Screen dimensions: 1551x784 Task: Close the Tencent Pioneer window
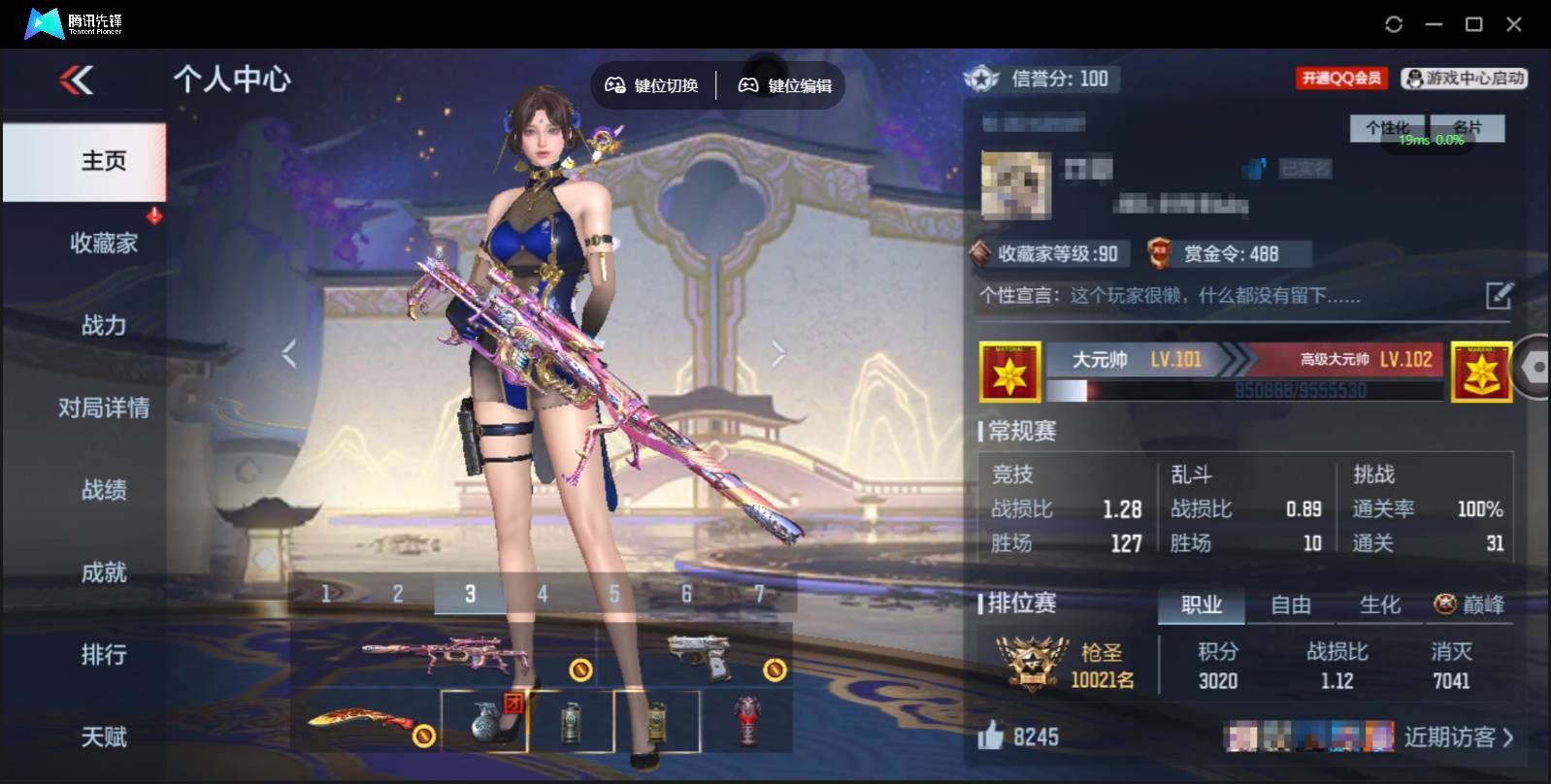pos(1513,24)
